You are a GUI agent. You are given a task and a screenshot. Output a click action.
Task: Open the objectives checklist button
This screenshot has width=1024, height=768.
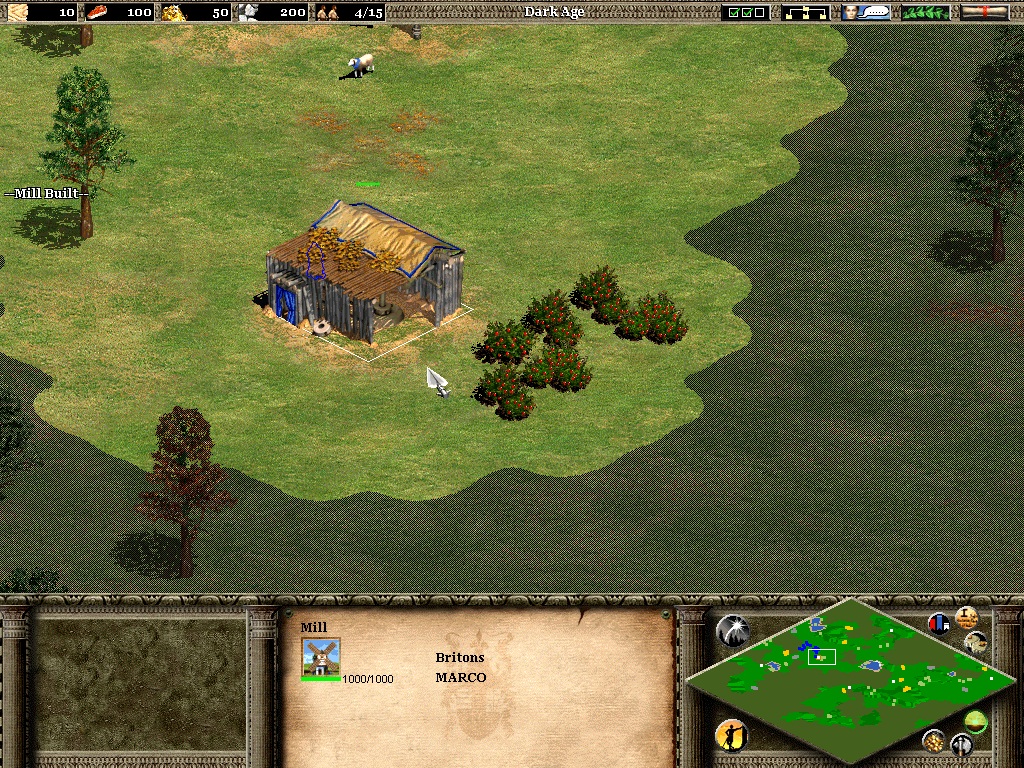[747, 13]
